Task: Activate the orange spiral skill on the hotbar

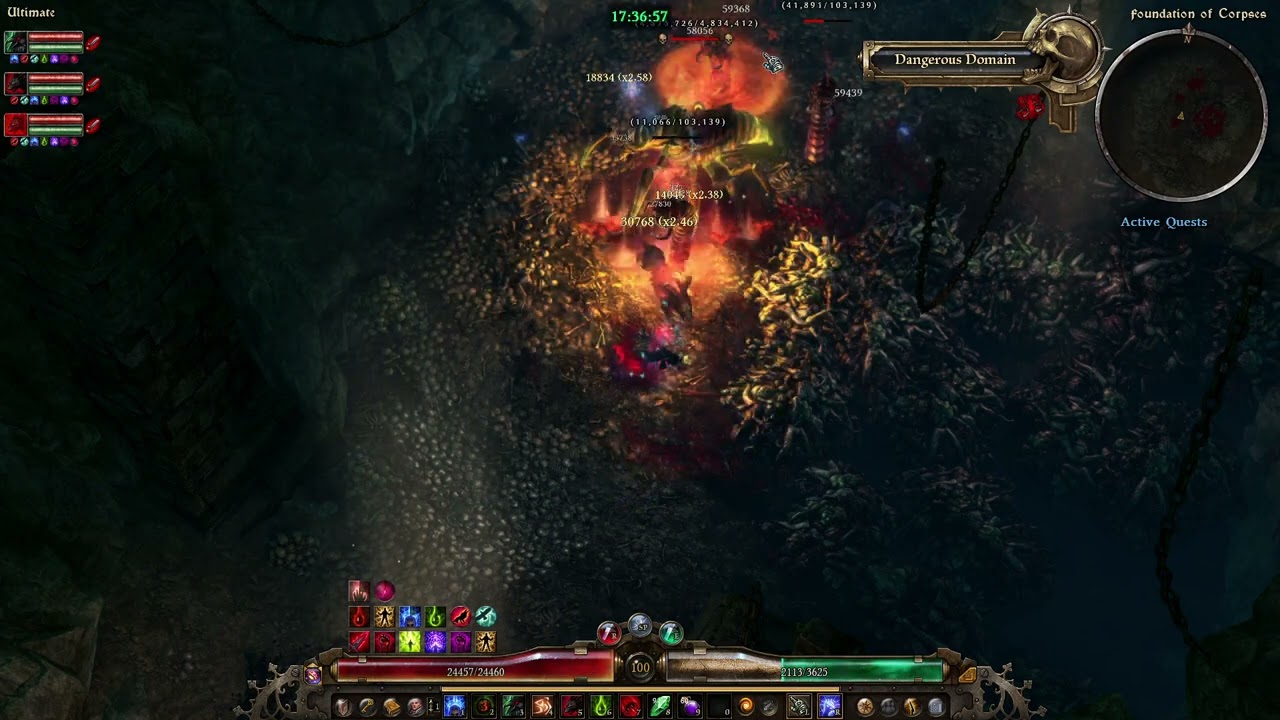Action: [746, 707]
